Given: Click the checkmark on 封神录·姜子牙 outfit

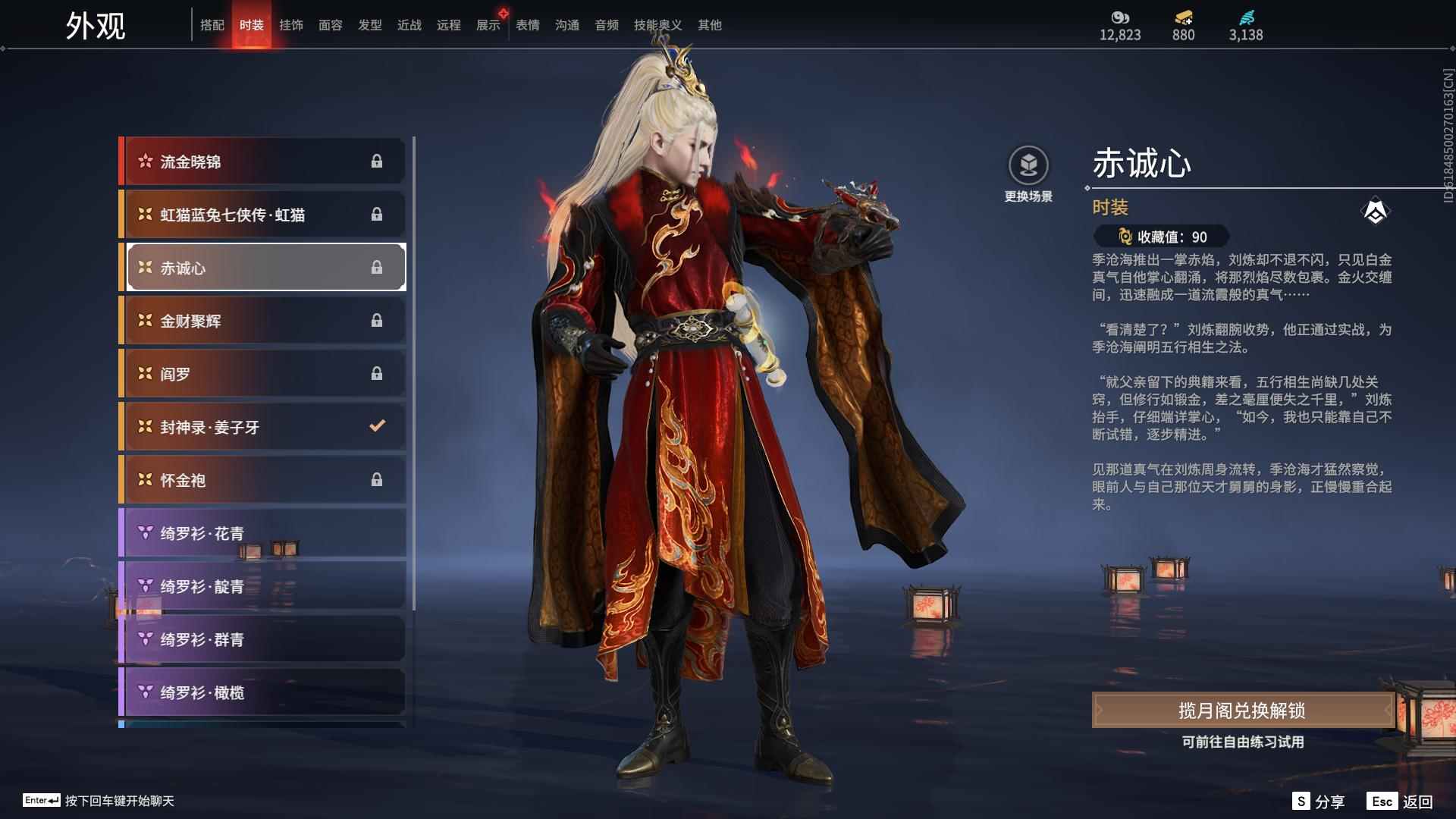Looking at the screenshot, I should point(378,426).
